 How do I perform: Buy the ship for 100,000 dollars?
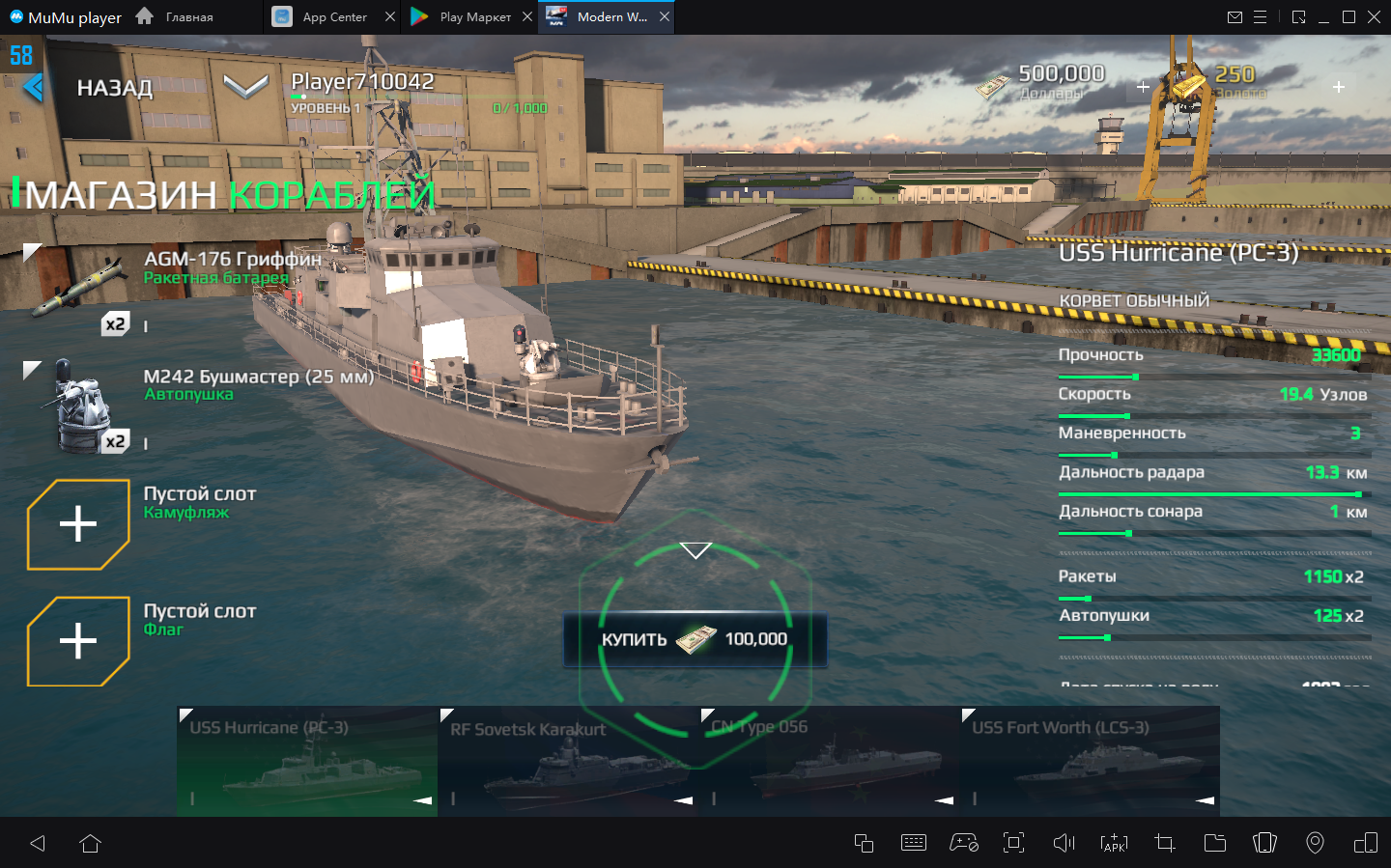pos(695,639)
